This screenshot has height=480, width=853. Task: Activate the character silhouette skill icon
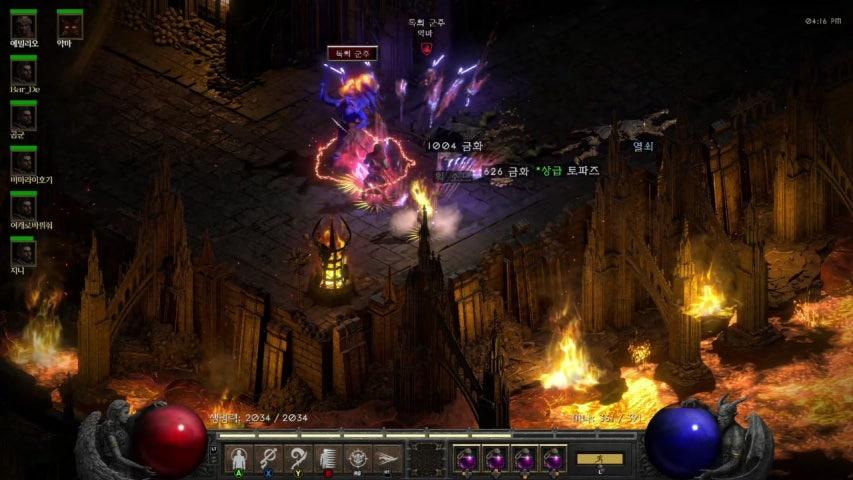[238, 458]
